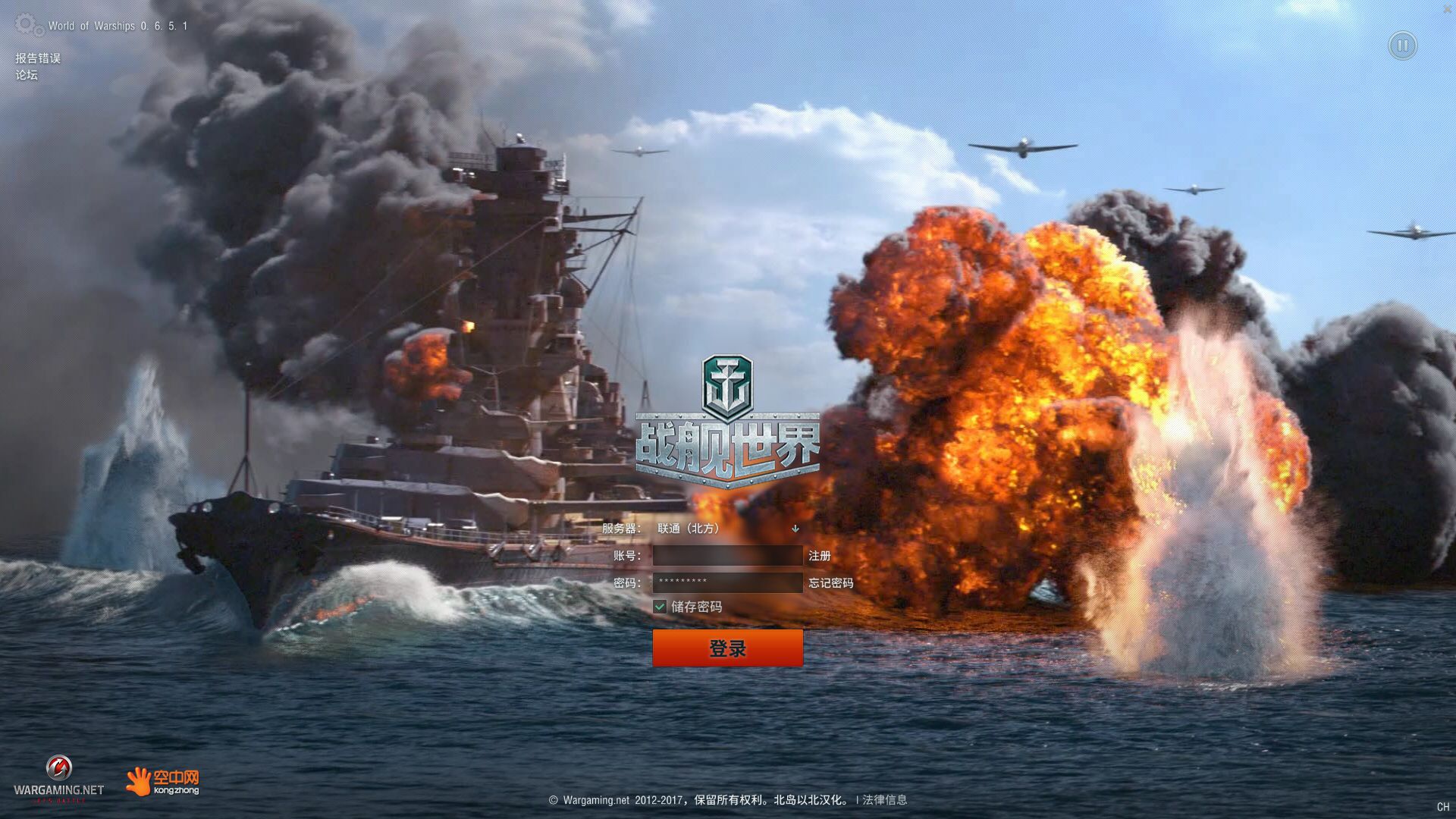Screen dimensions: 1456x819
Task: Open settings via the gear icon
Action: pyautogui.click(x=29, y=25)
